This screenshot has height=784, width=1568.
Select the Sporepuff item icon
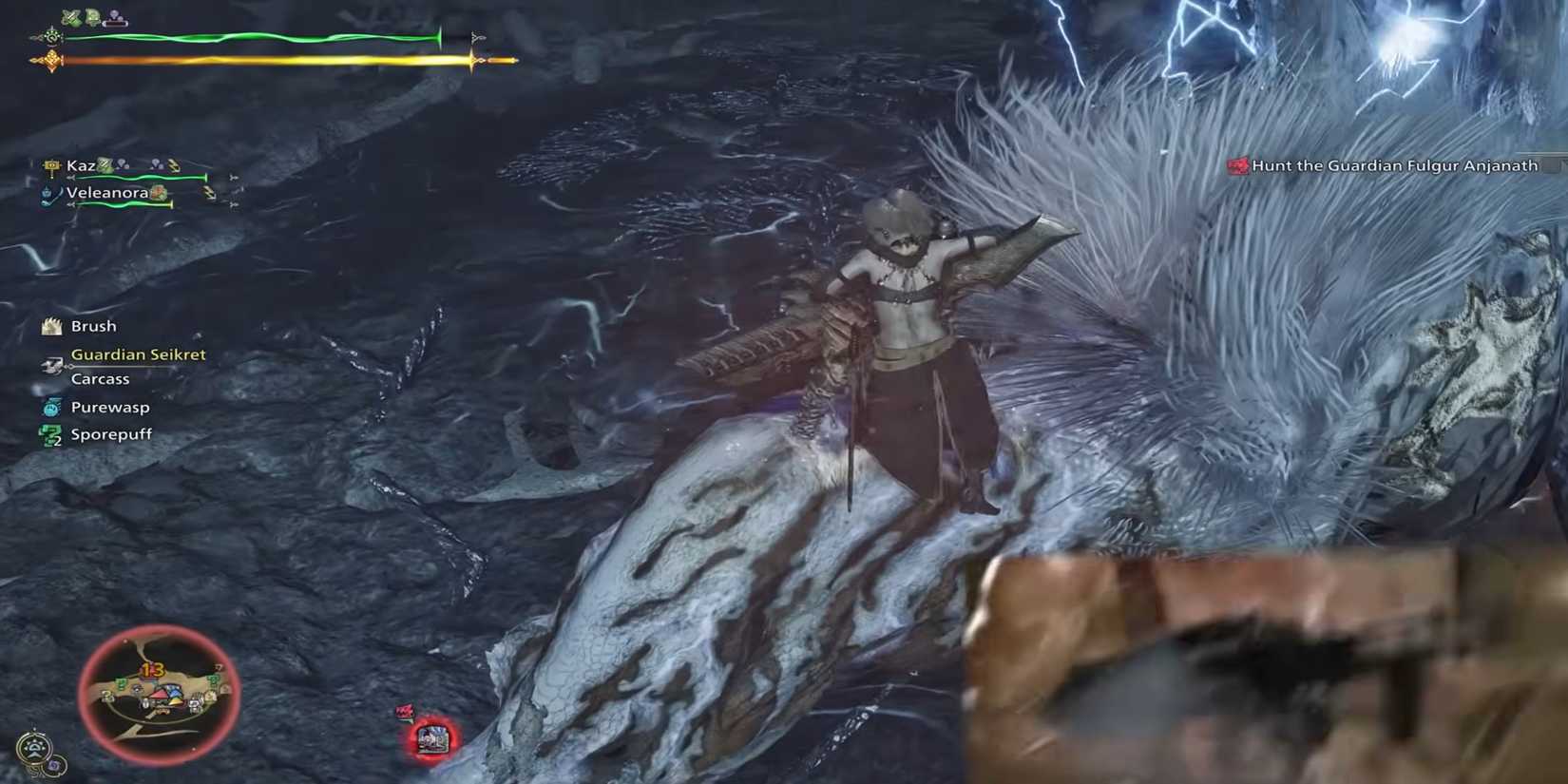pyautogui.click(x=49, y=433)
